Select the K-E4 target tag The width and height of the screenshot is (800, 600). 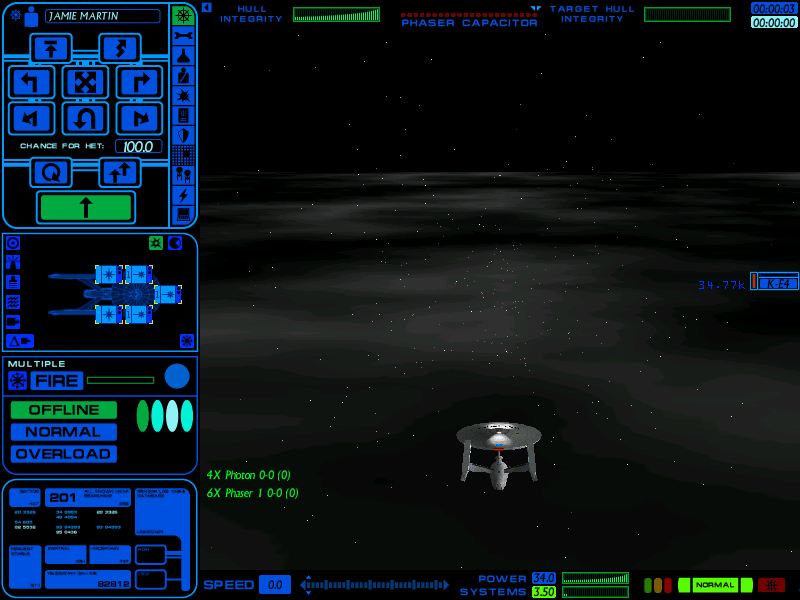point(776,283)
